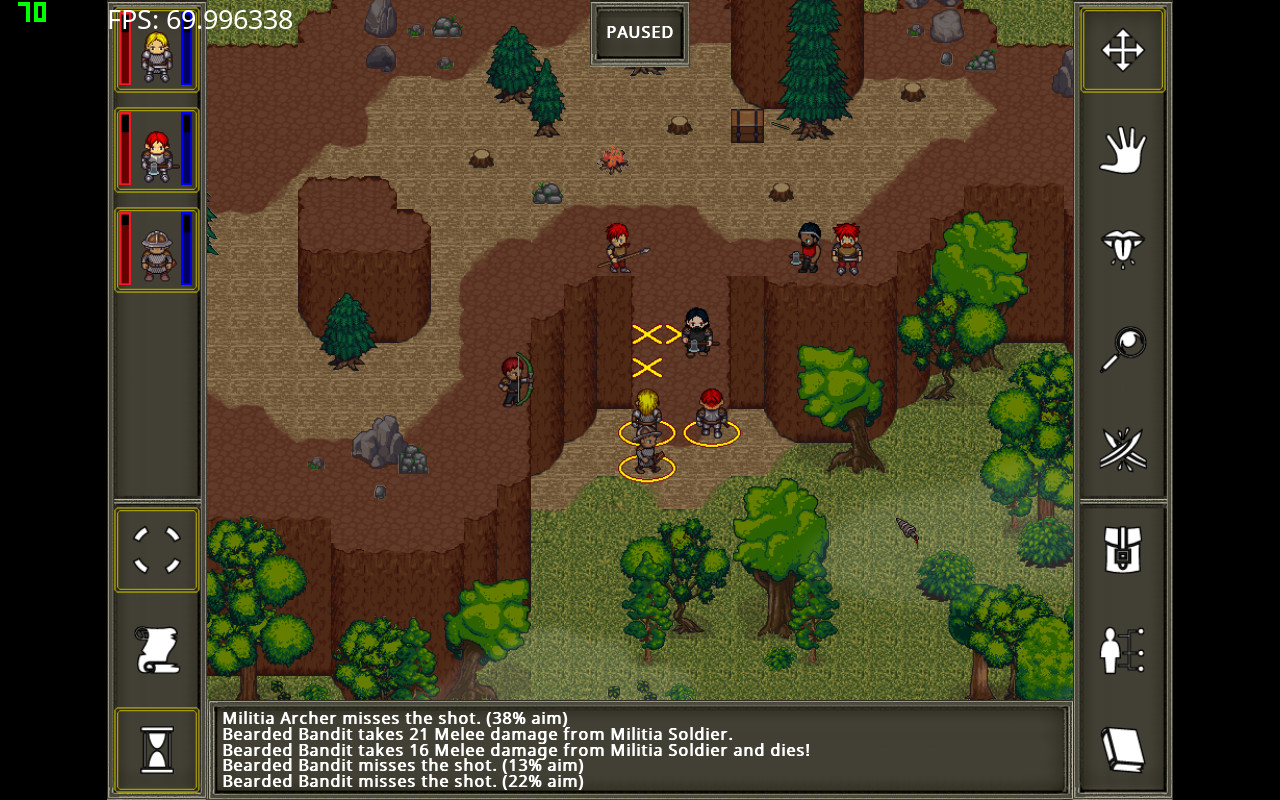Screen dimensions: 1280x800
Task: Toggle the PAUSED state off
Action: (639, 32)
